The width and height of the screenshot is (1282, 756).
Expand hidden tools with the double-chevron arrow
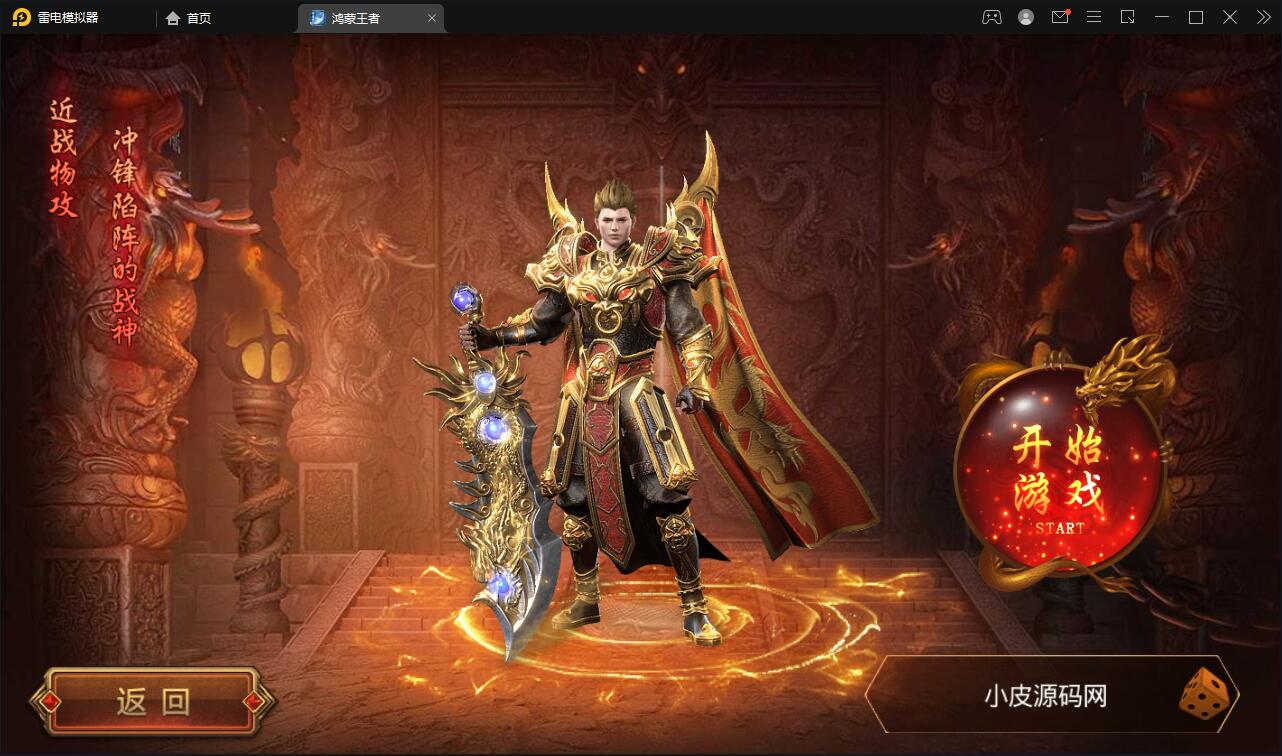pyautogui.click(x=1262, y=17)
